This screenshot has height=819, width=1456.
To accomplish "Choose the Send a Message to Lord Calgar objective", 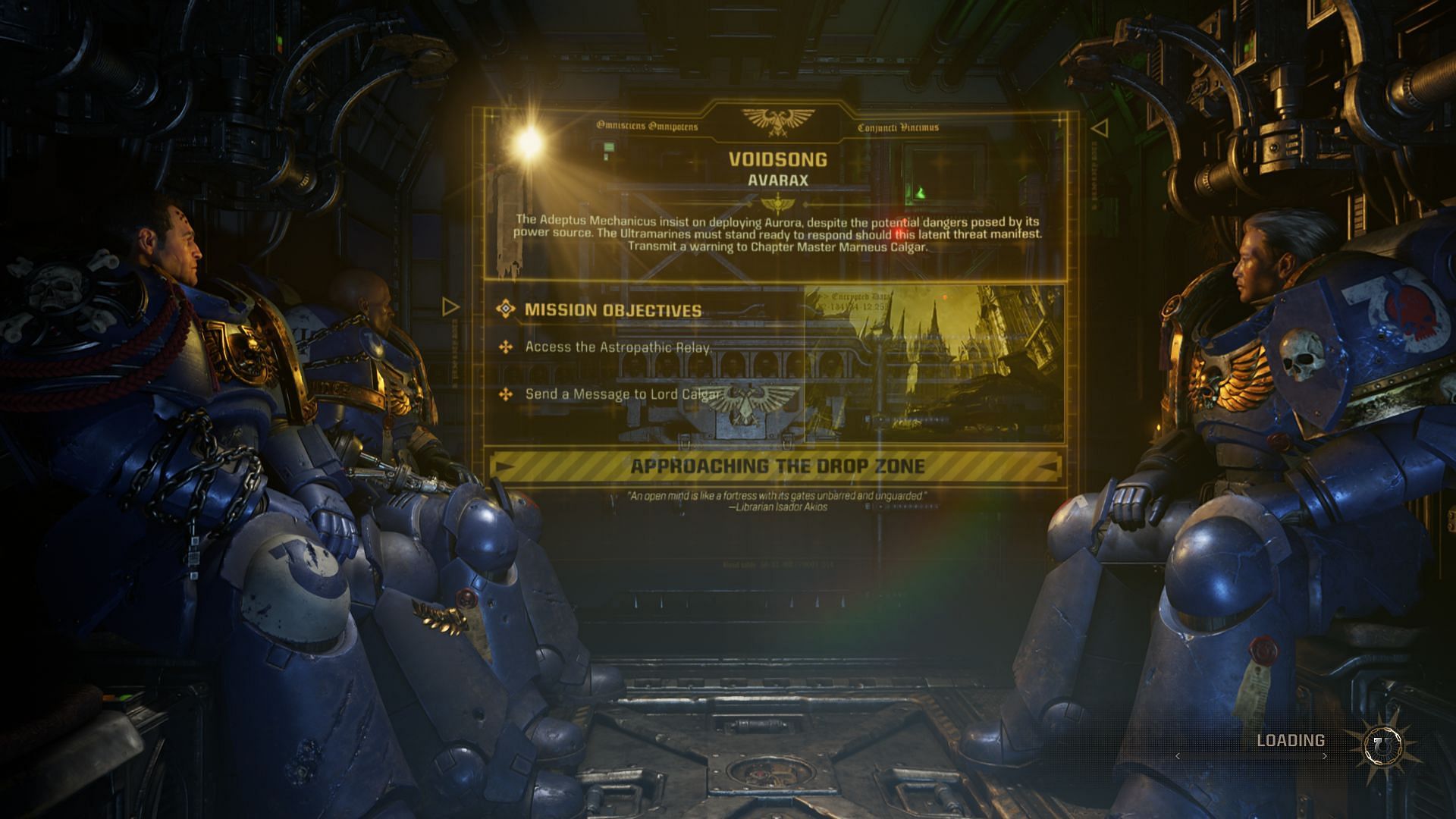I will pos(622,394).
